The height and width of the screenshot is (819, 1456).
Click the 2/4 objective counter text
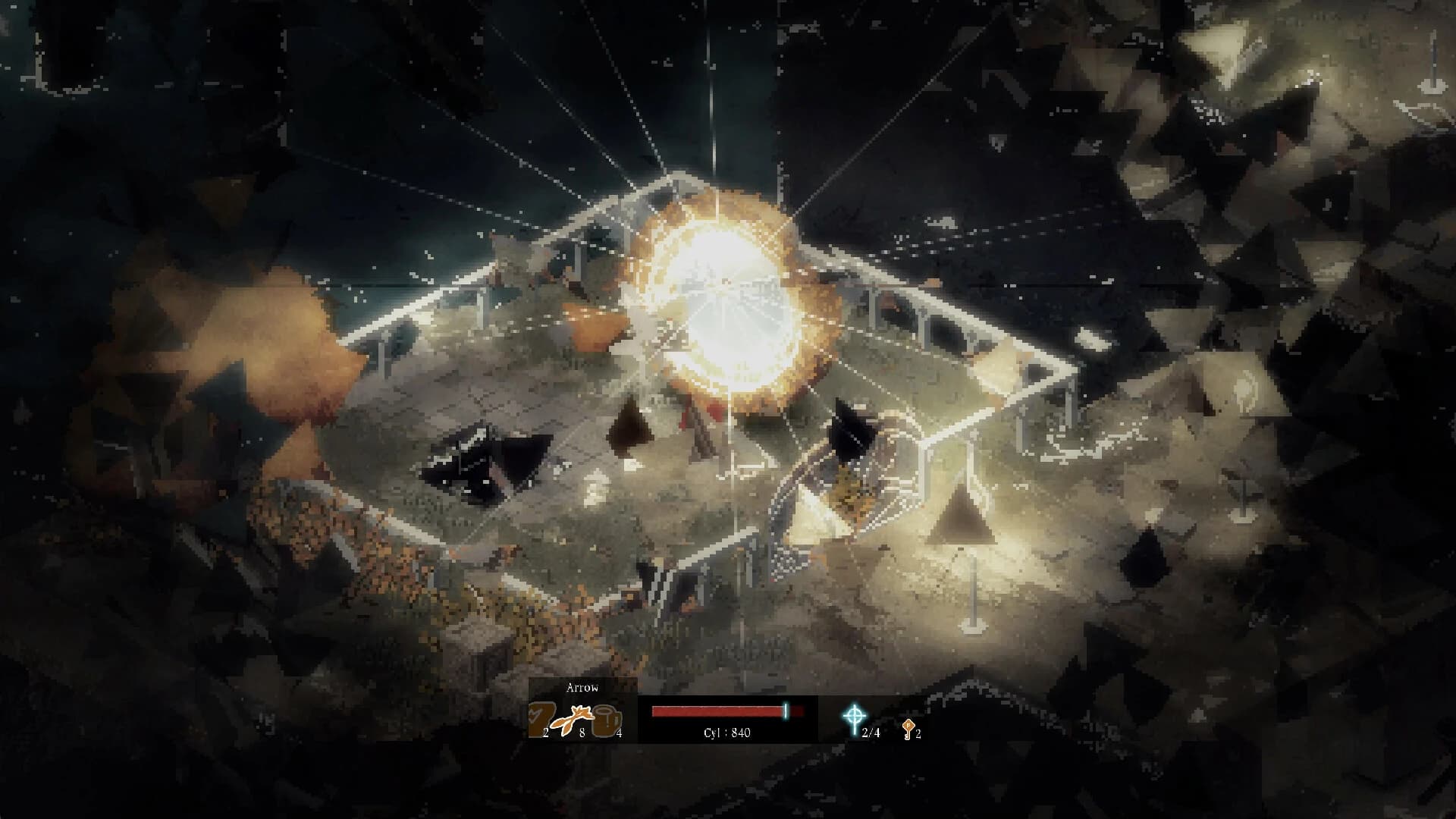pyautogui.click(x=871, y=732)
